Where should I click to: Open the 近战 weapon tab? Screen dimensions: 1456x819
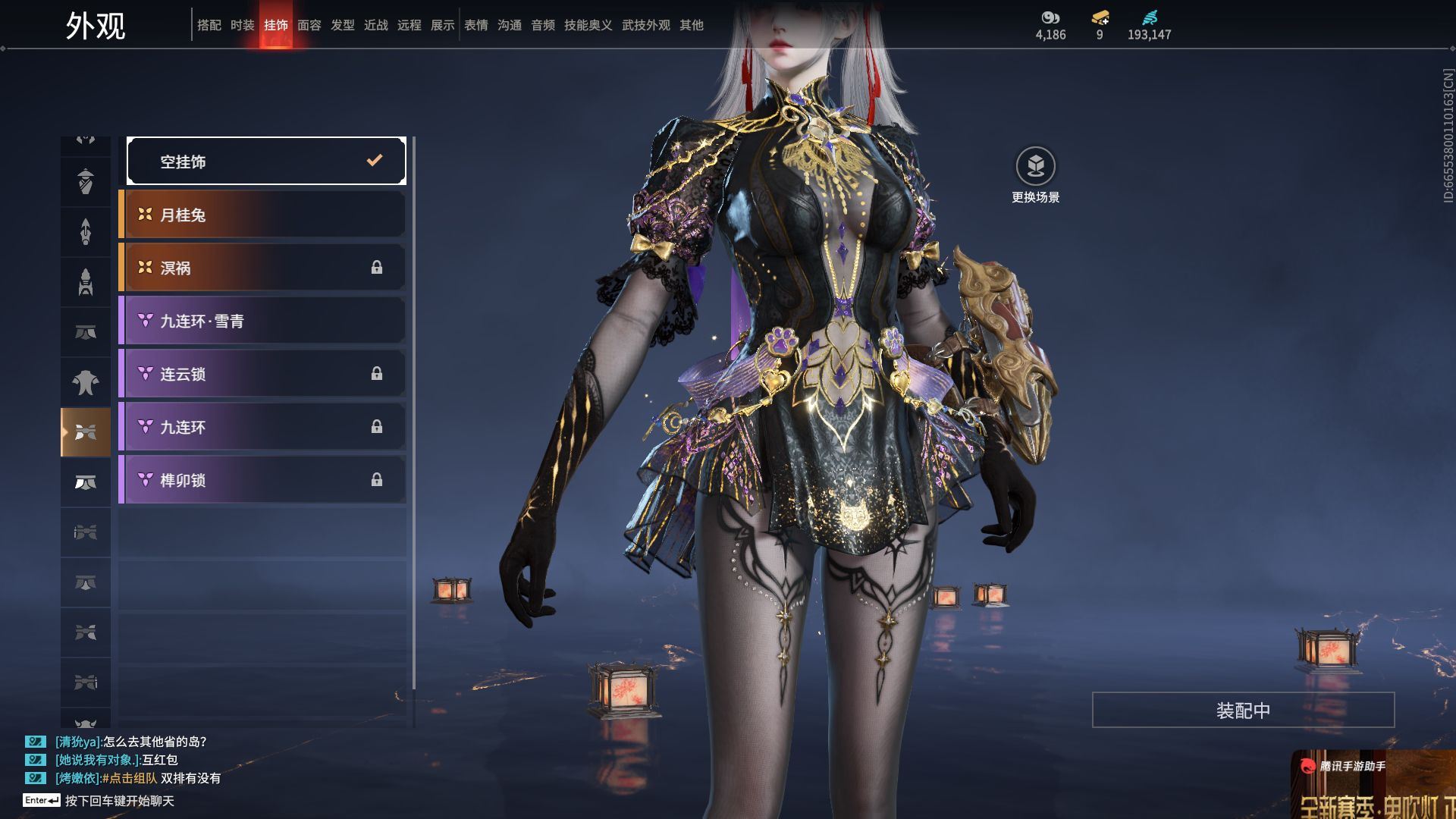(375, 25)
